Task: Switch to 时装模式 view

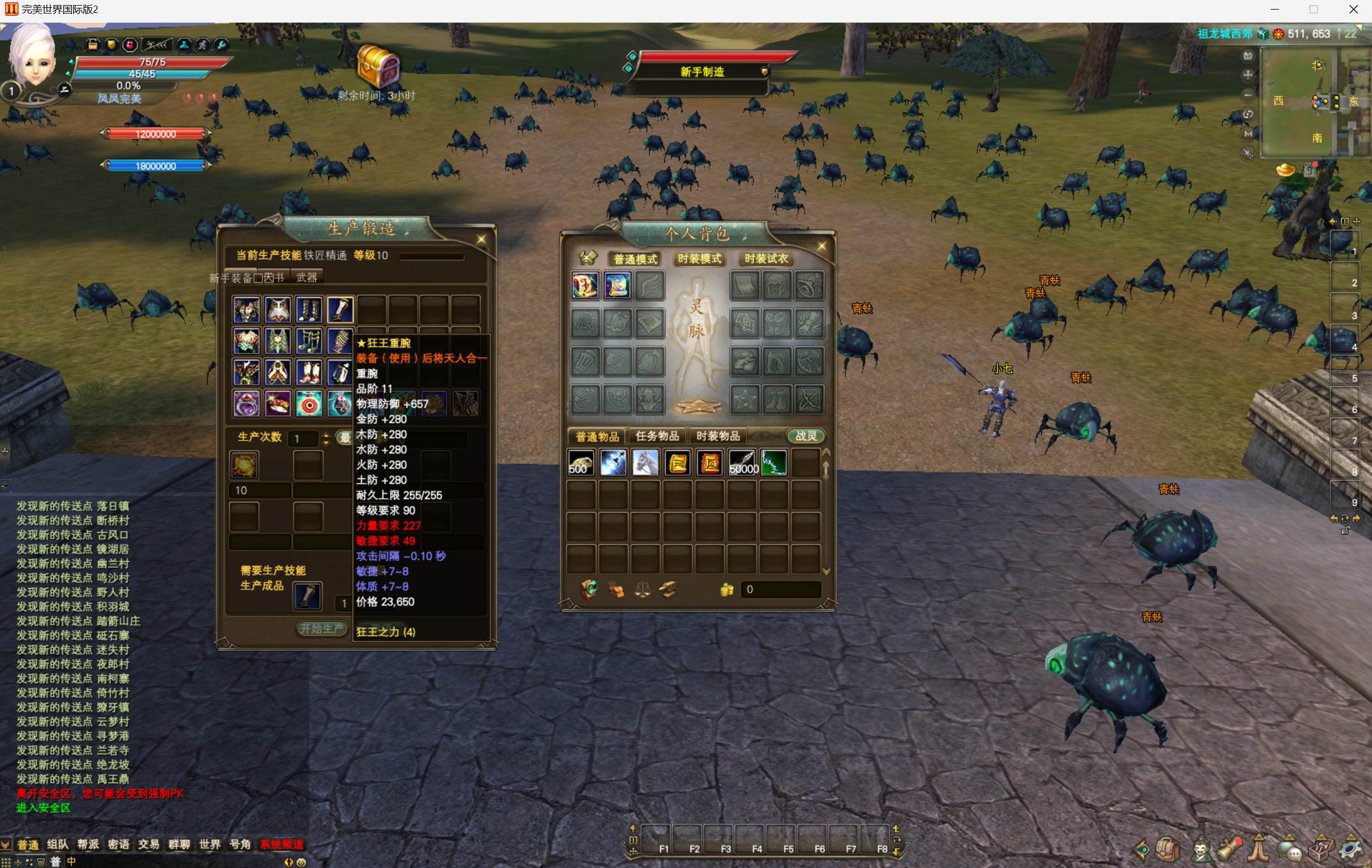Action: click(x=699, y=259)
